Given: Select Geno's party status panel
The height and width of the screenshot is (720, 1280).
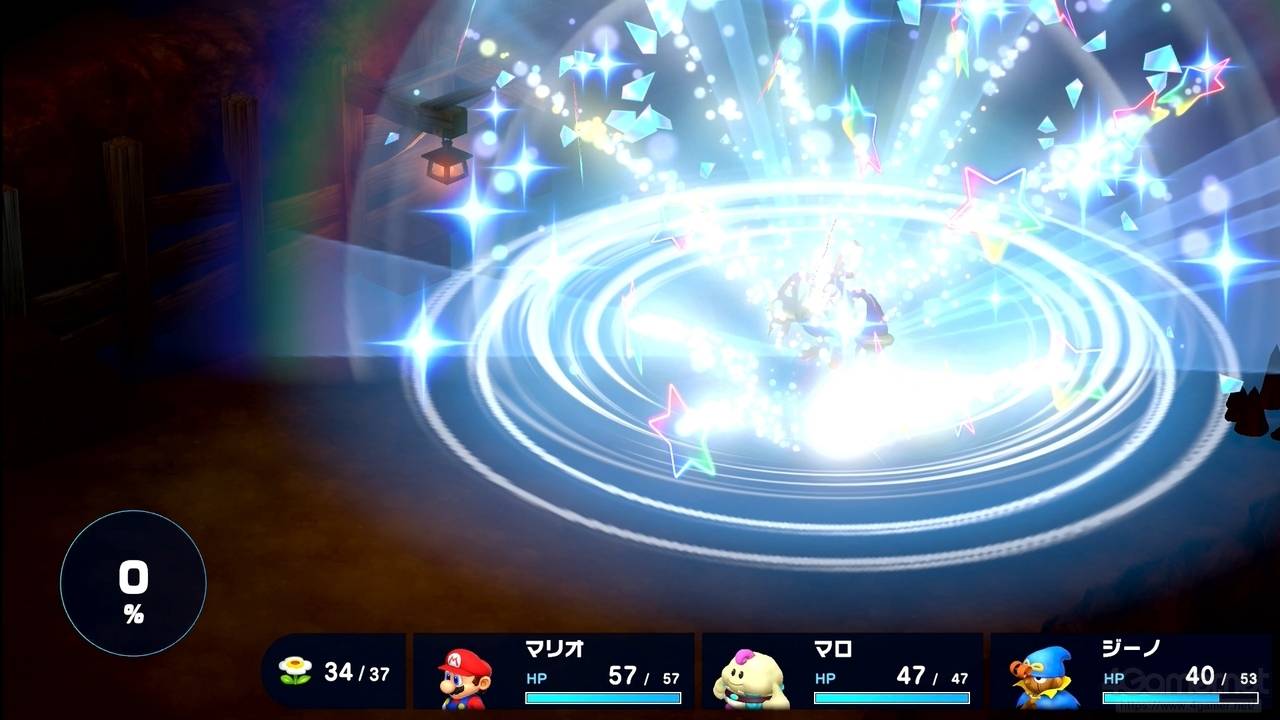Looking at the screenshot, I should point(1130,672).
